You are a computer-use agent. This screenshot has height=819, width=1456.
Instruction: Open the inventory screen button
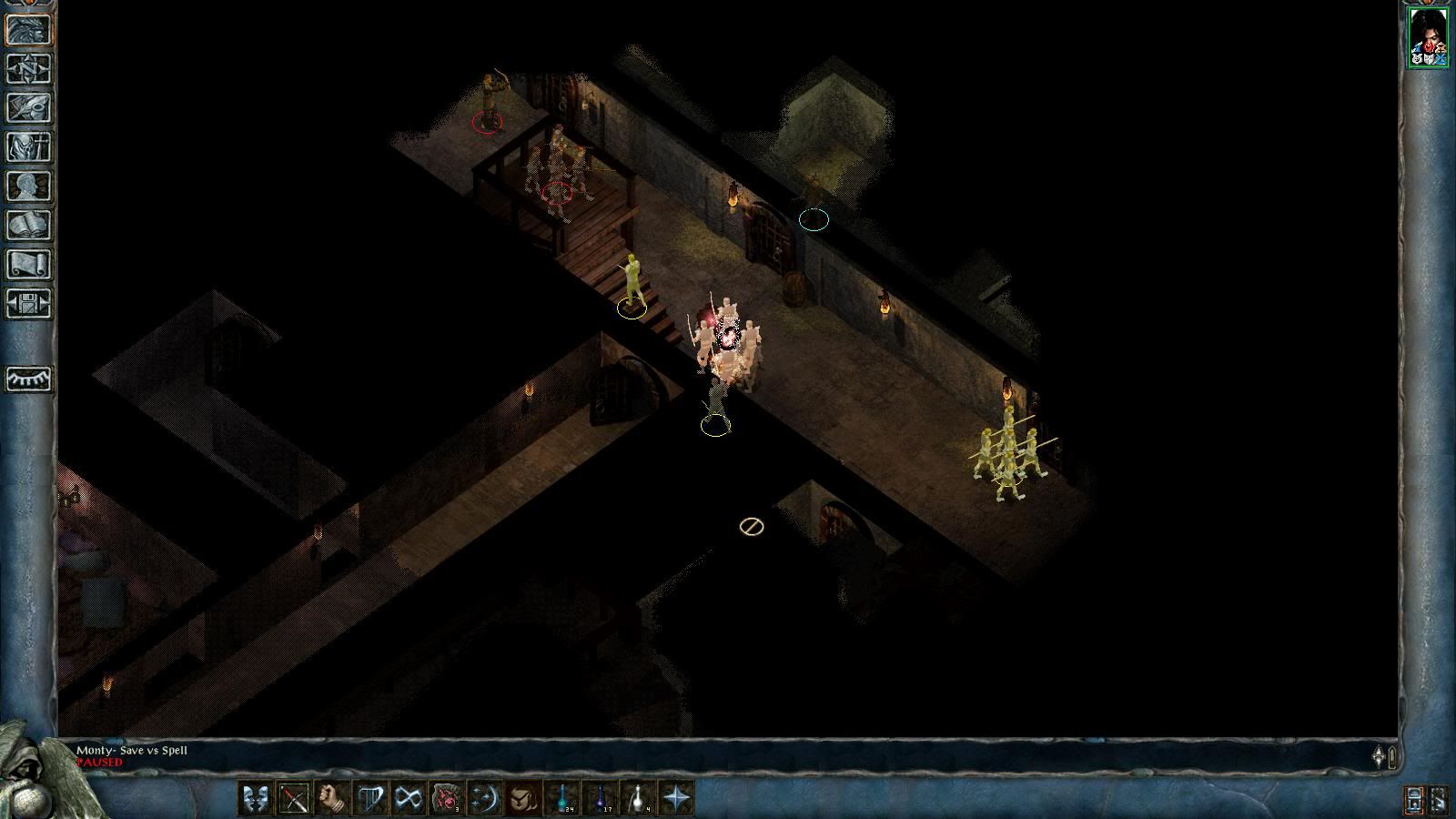28,147
